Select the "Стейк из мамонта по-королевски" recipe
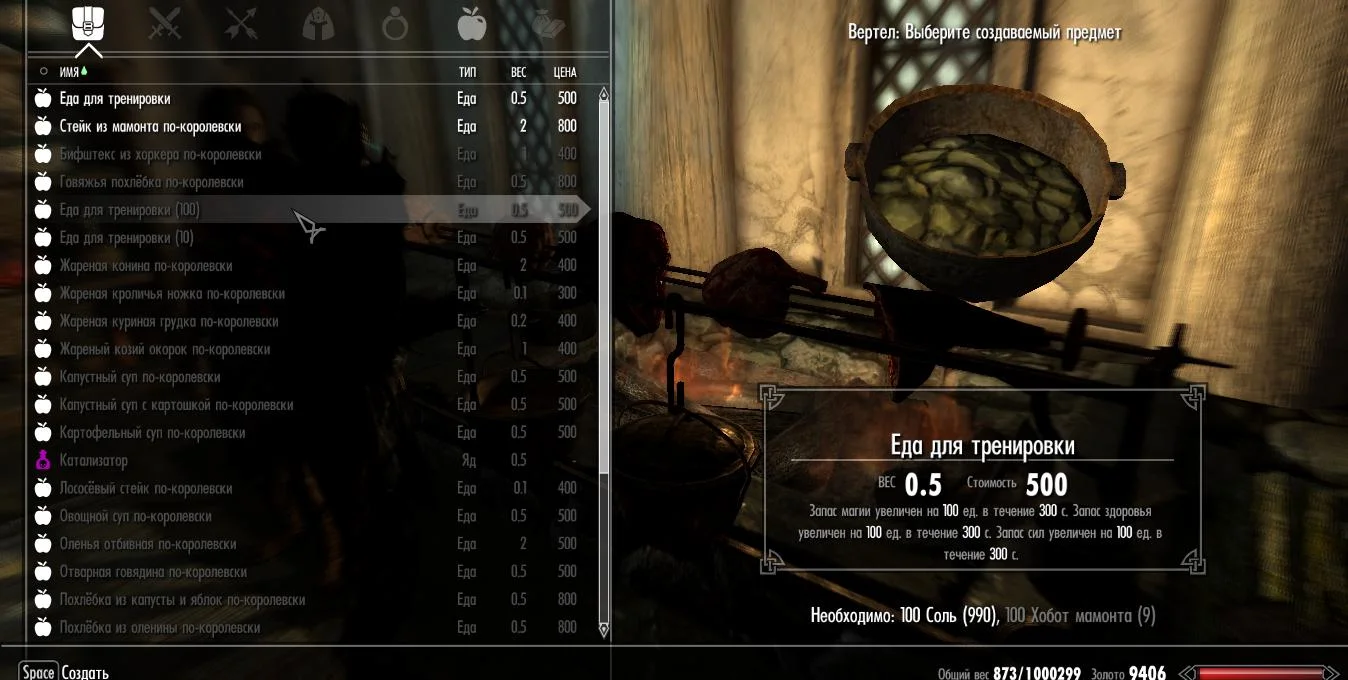 (x=150, y=127)
